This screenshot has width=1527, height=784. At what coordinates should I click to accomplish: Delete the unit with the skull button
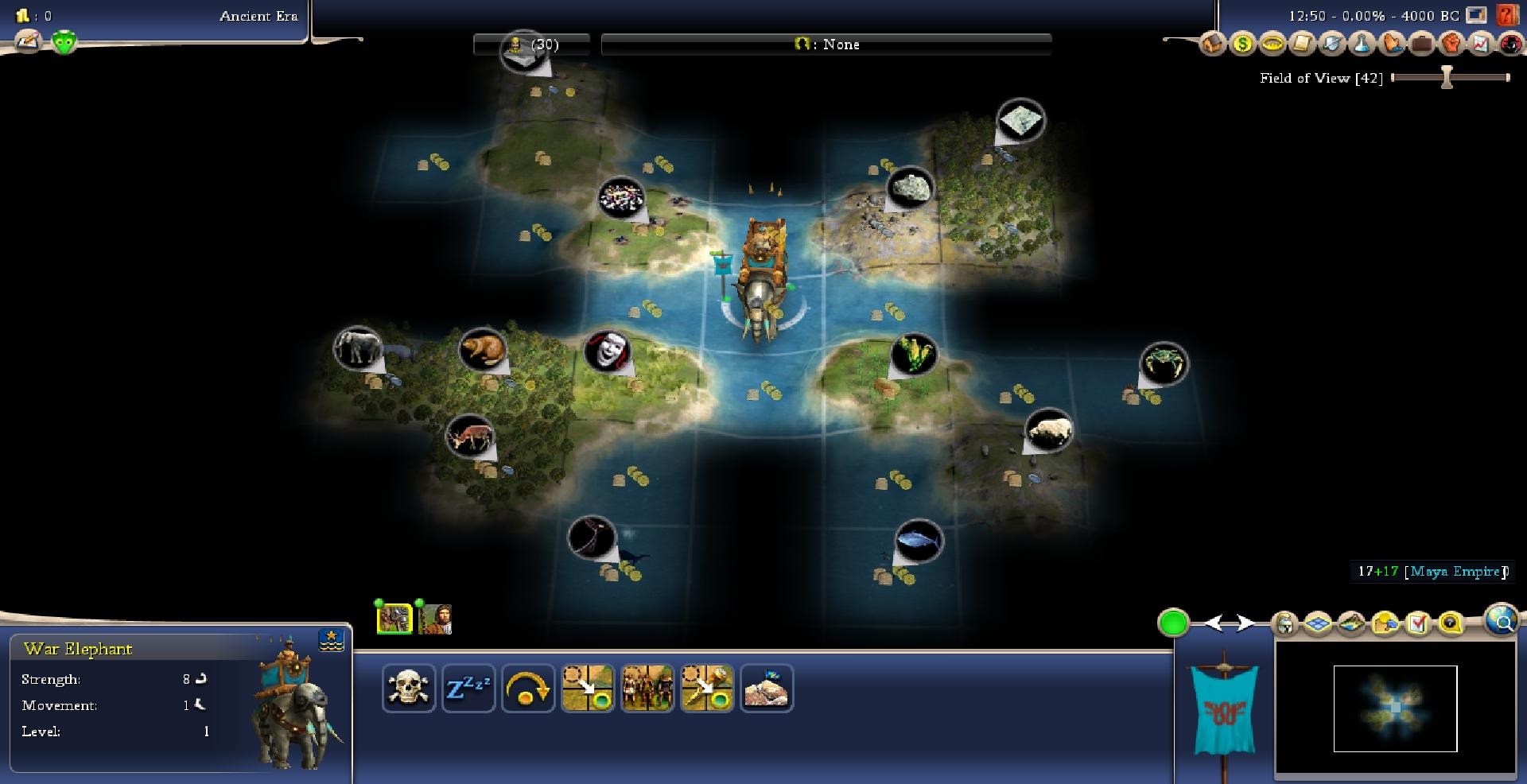409,689
